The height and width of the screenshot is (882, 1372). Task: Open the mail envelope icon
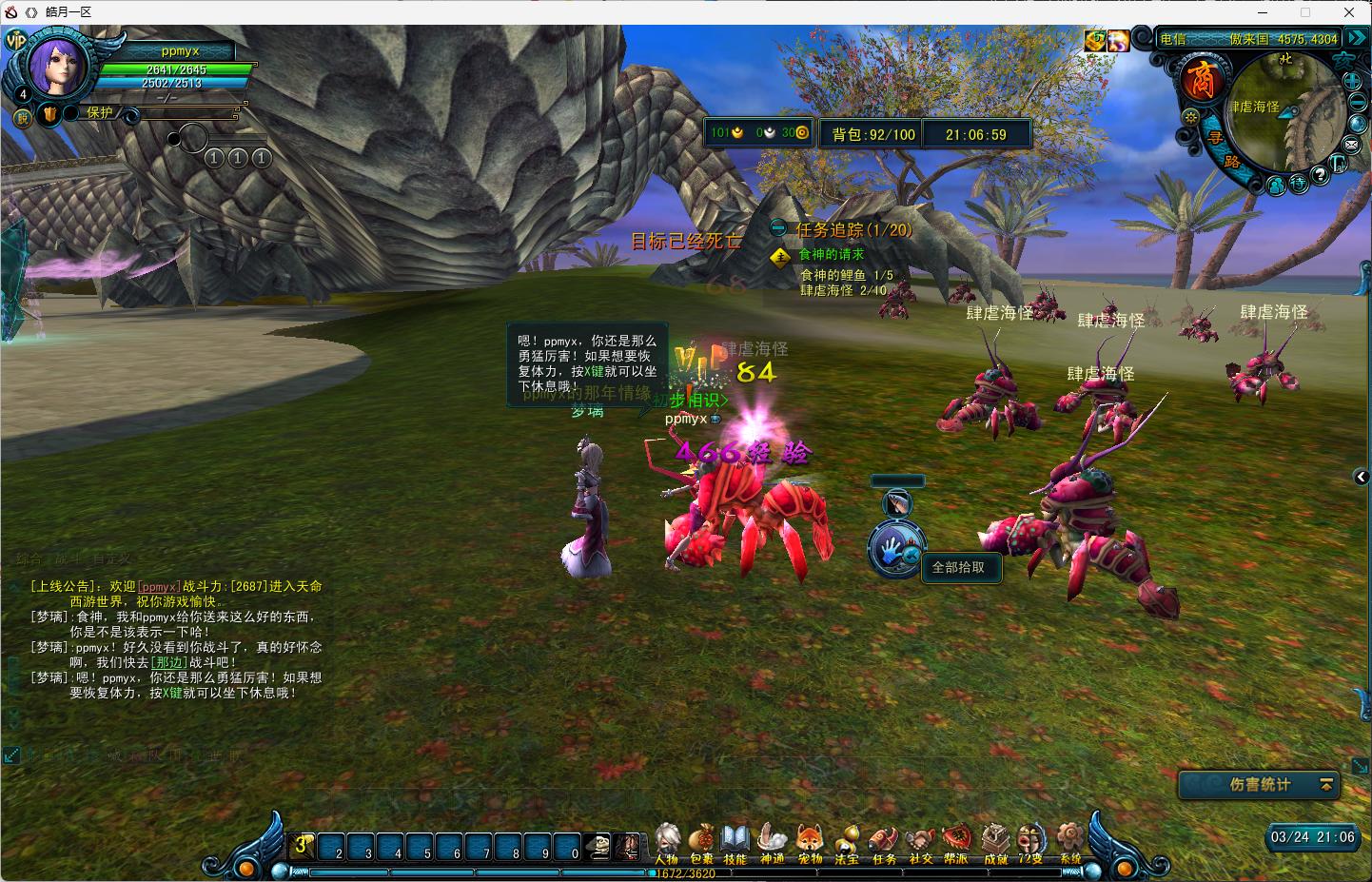tap(1352, 145)
